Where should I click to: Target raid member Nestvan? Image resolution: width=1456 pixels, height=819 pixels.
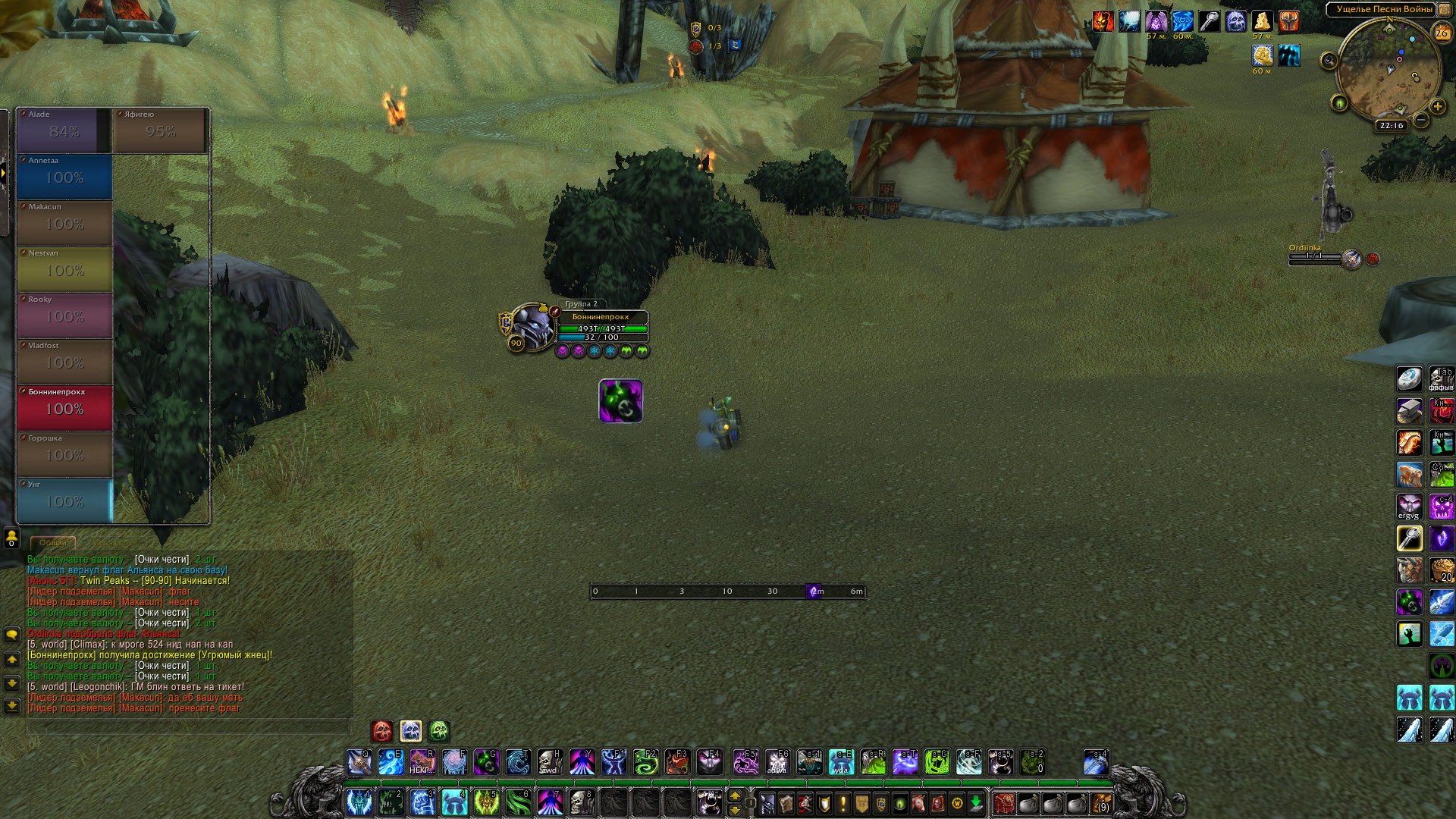(64, 269)
